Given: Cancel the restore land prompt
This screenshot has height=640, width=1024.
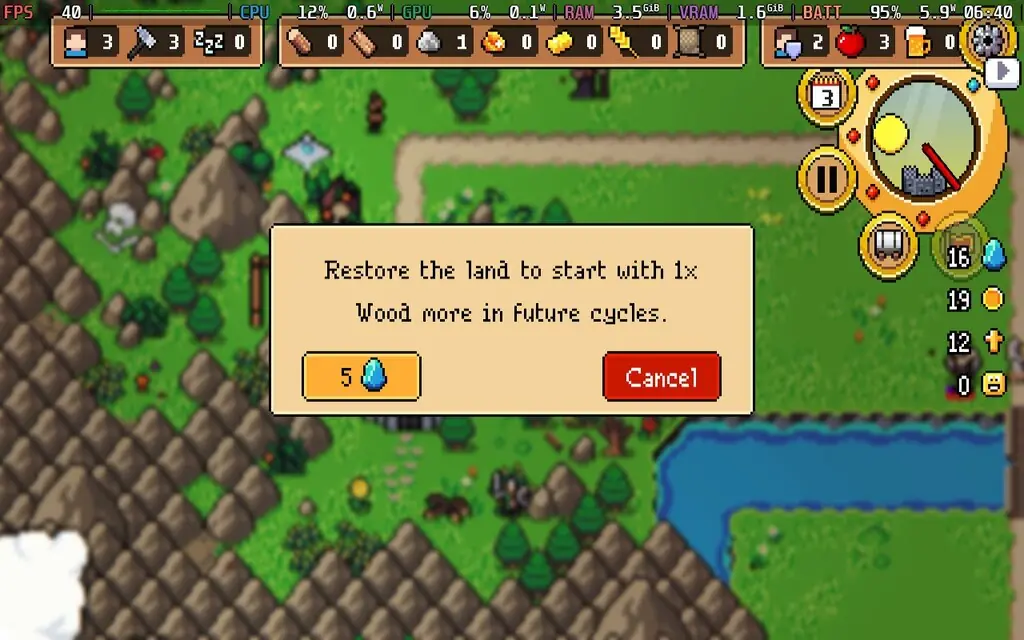Looking at the screenshot, I should [x=661, y=377].
